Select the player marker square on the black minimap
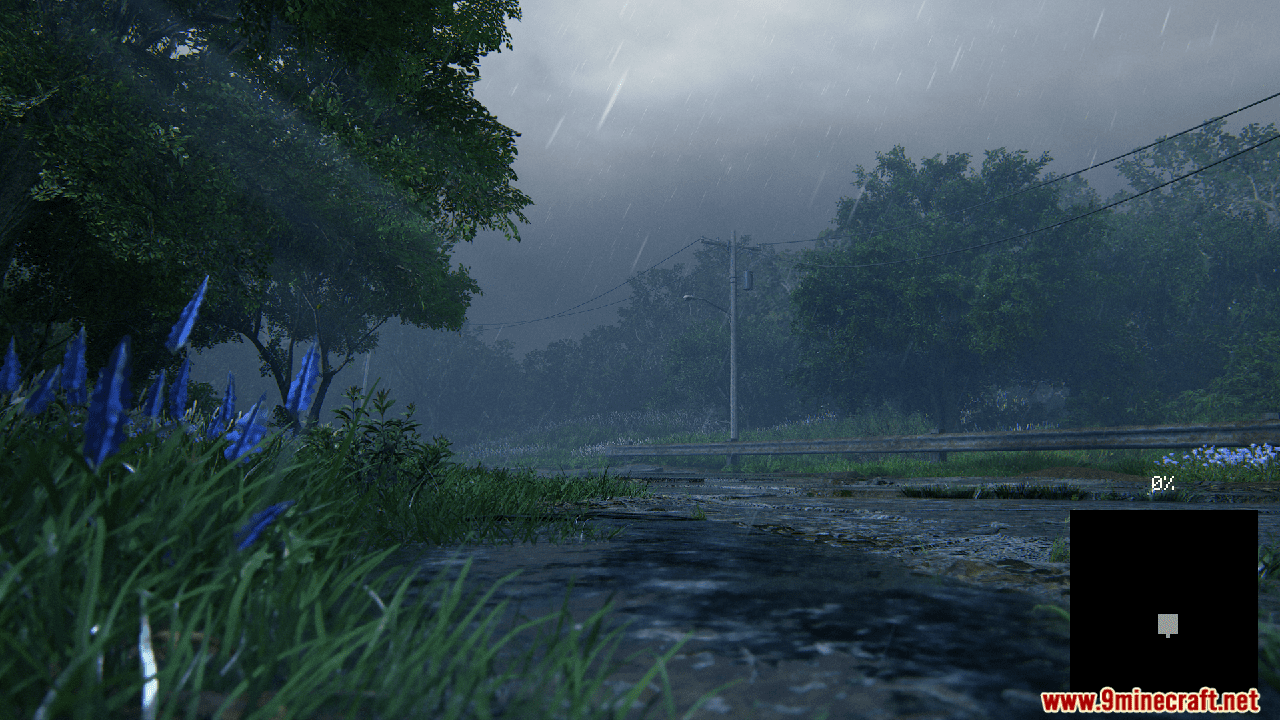Screen dimensions: 1280x720 point(1166,623)
